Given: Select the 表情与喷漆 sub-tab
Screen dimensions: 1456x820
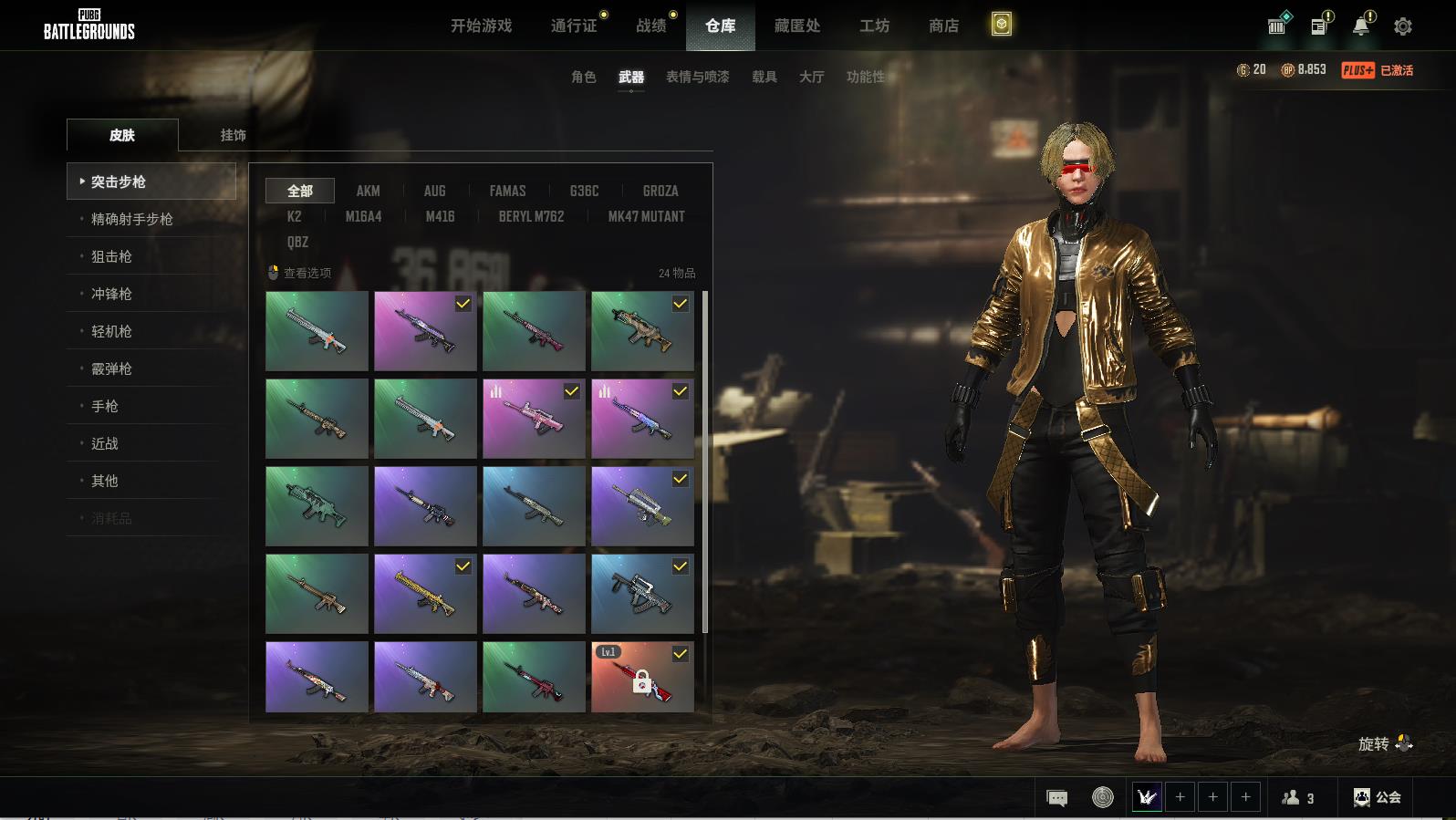Looking at the screenshot, I should point(697,77).
